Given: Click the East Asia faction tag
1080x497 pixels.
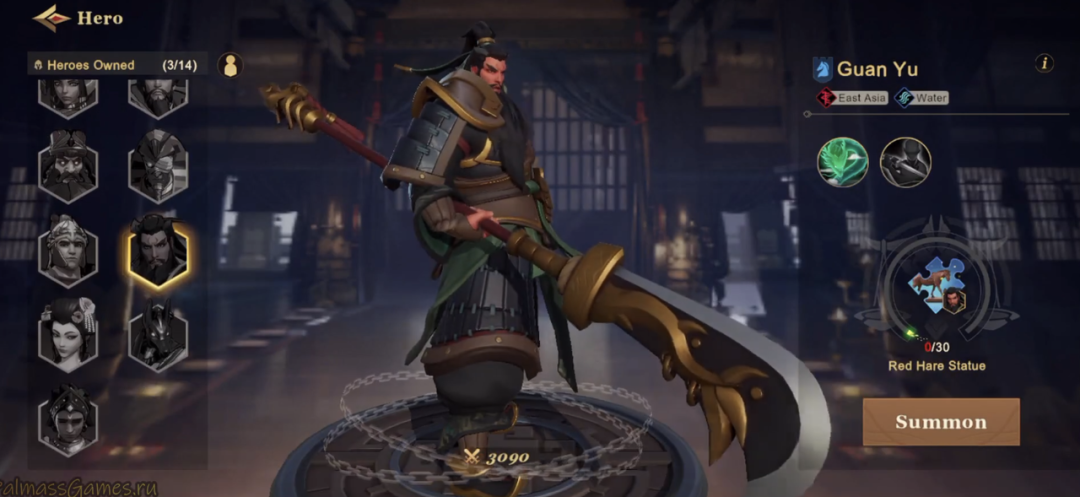Looking at the screenshot, I should [x=852, y=98].
